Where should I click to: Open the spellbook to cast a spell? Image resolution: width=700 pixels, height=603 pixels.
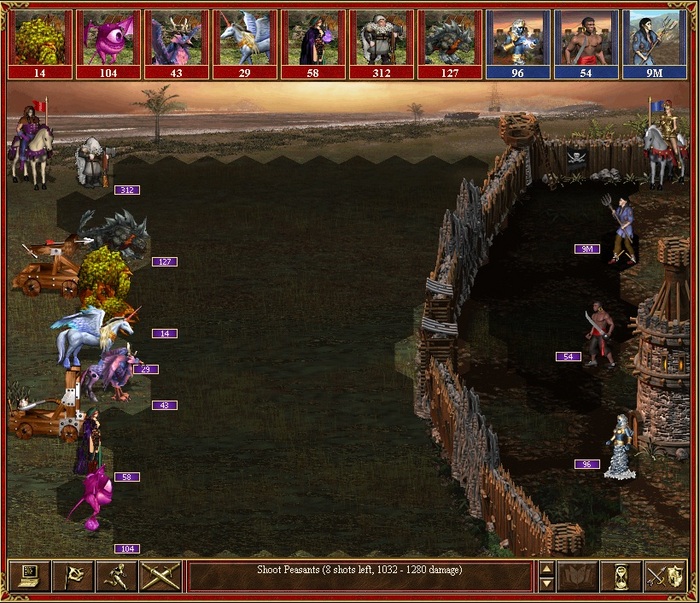[577, 575]
